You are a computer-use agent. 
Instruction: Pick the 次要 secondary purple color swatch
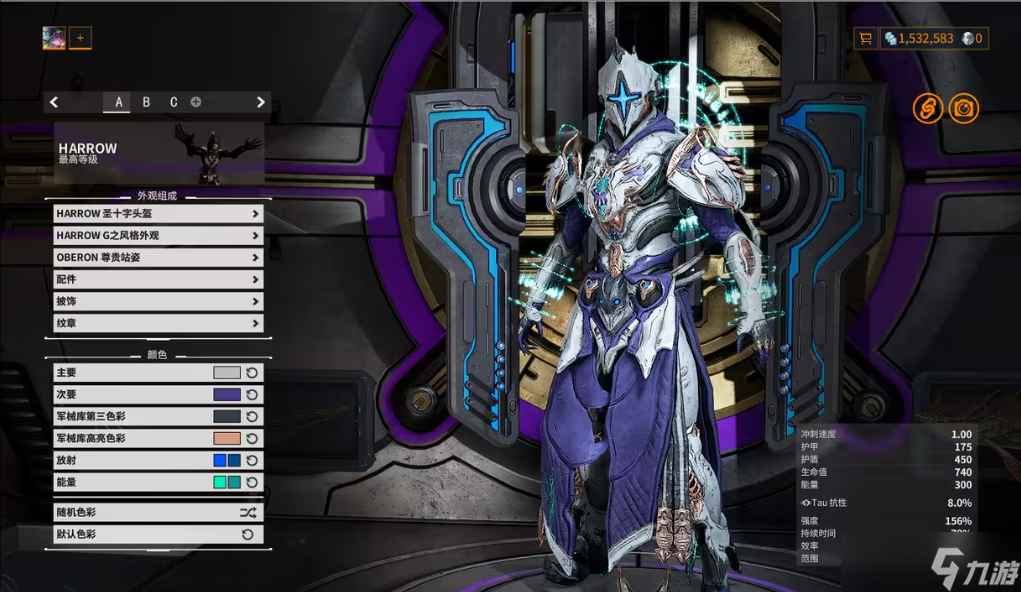point(227,394)
